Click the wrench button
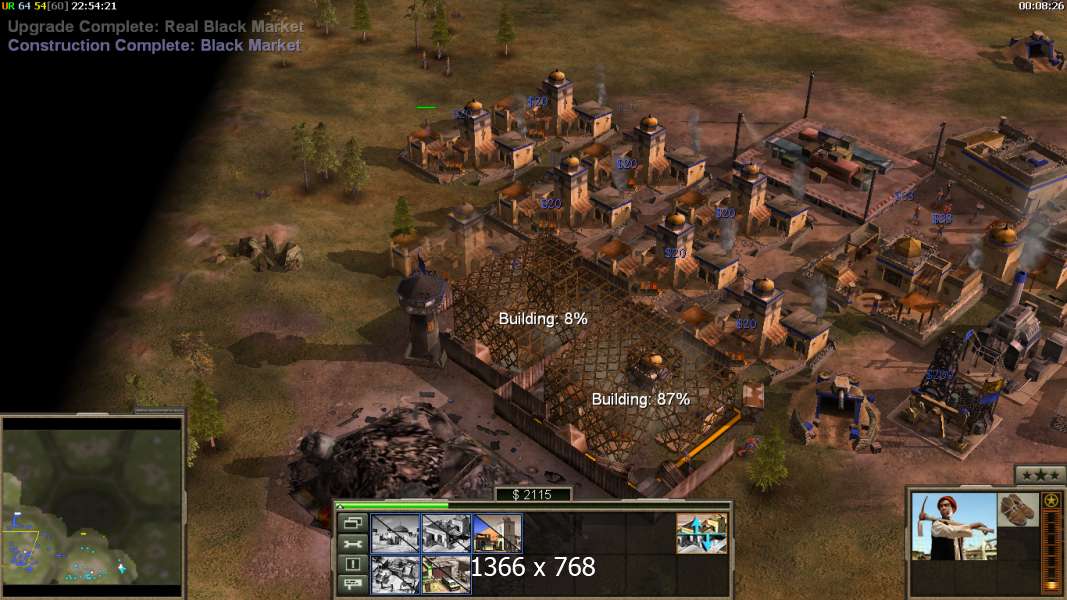The image size is (1067, 600). [x=352, y=544]
